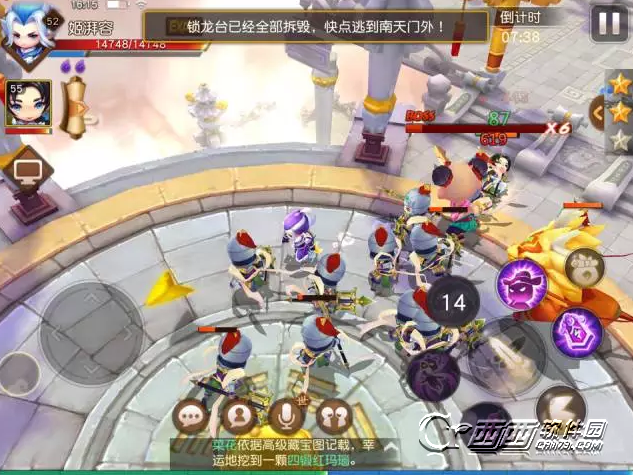Pause the game with the top-right button
This screenshot has width=633, height=475.
608,22
